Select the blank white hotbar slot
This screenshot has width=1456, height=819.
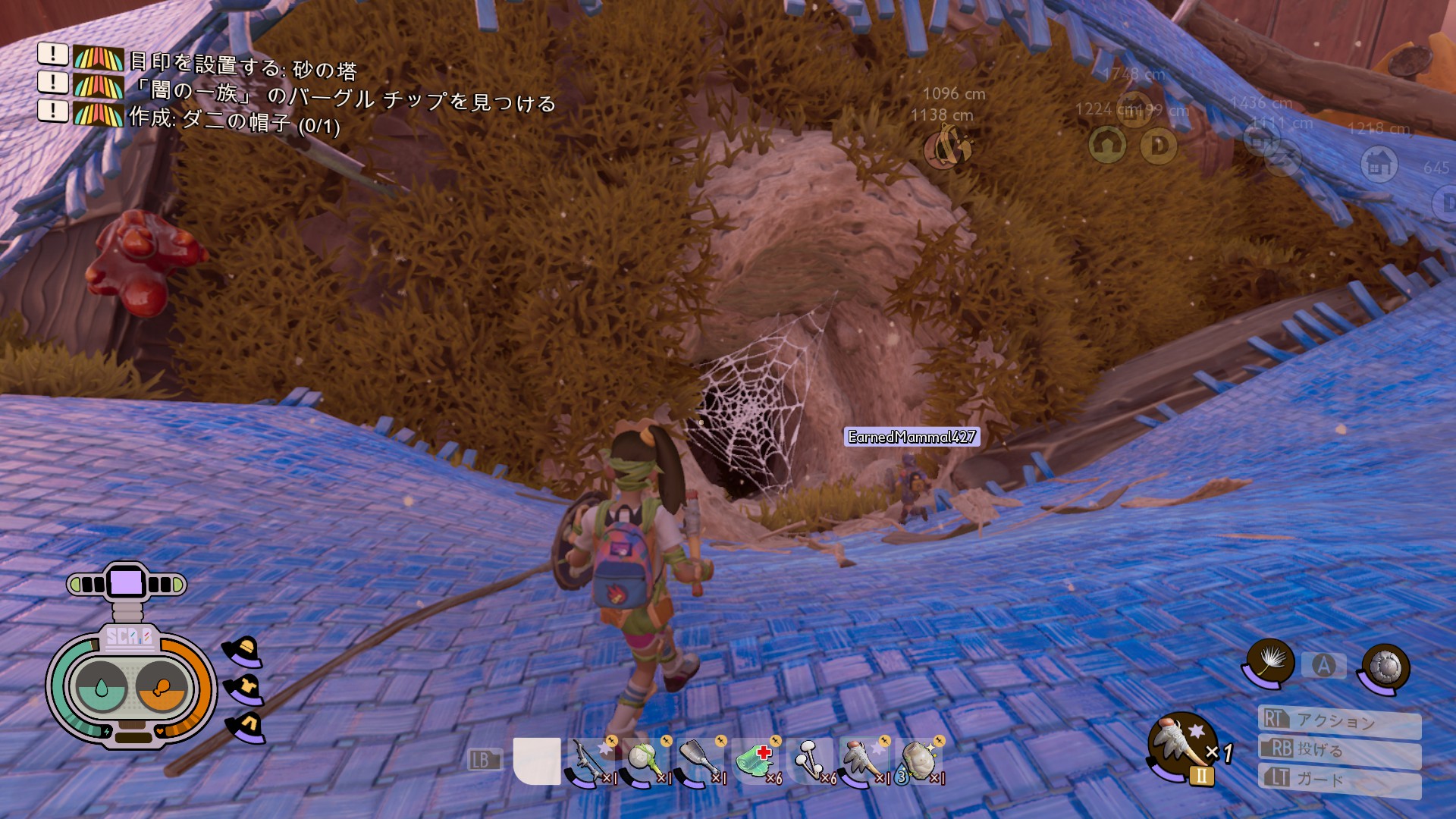point(537,761)
